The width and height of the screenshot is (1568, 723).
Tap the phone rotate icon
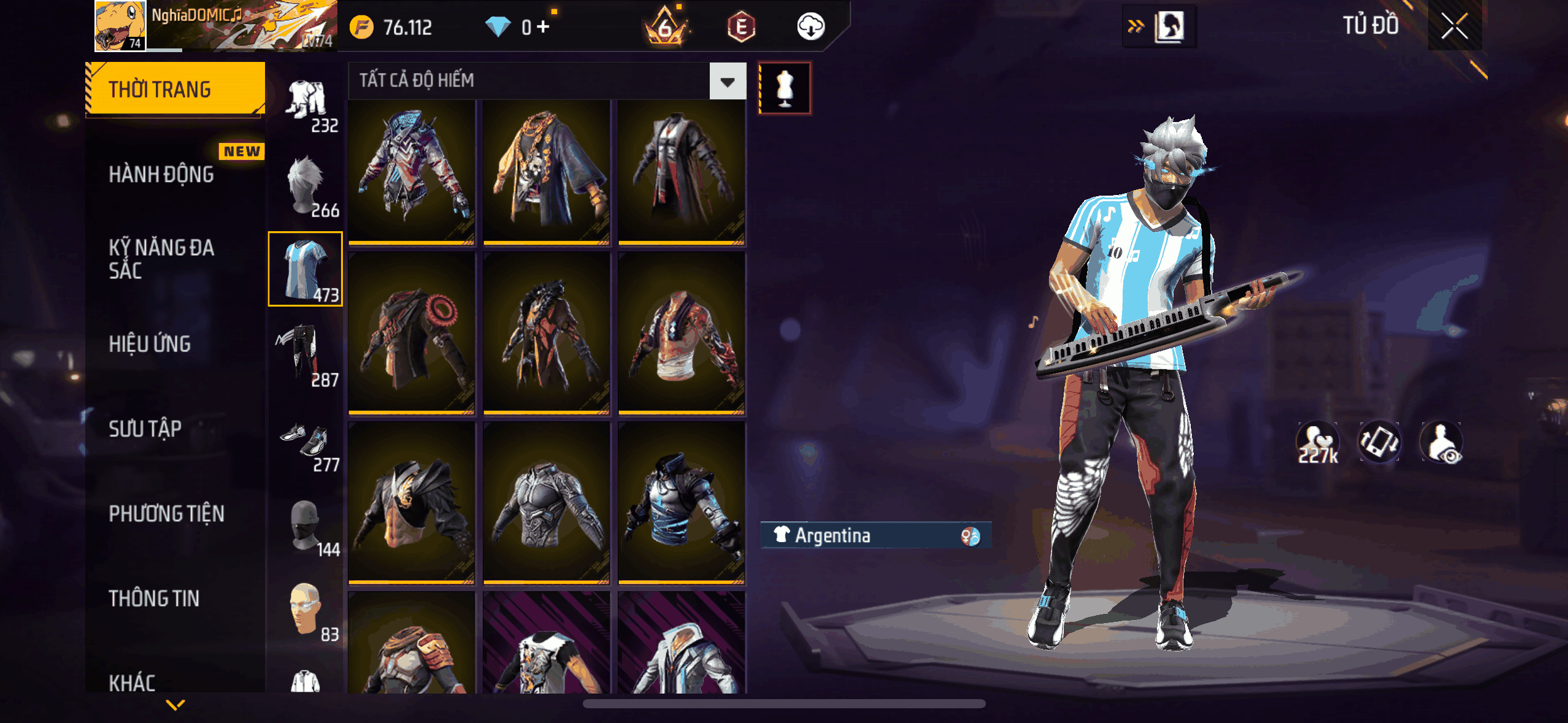click(x=1379, y=442)
